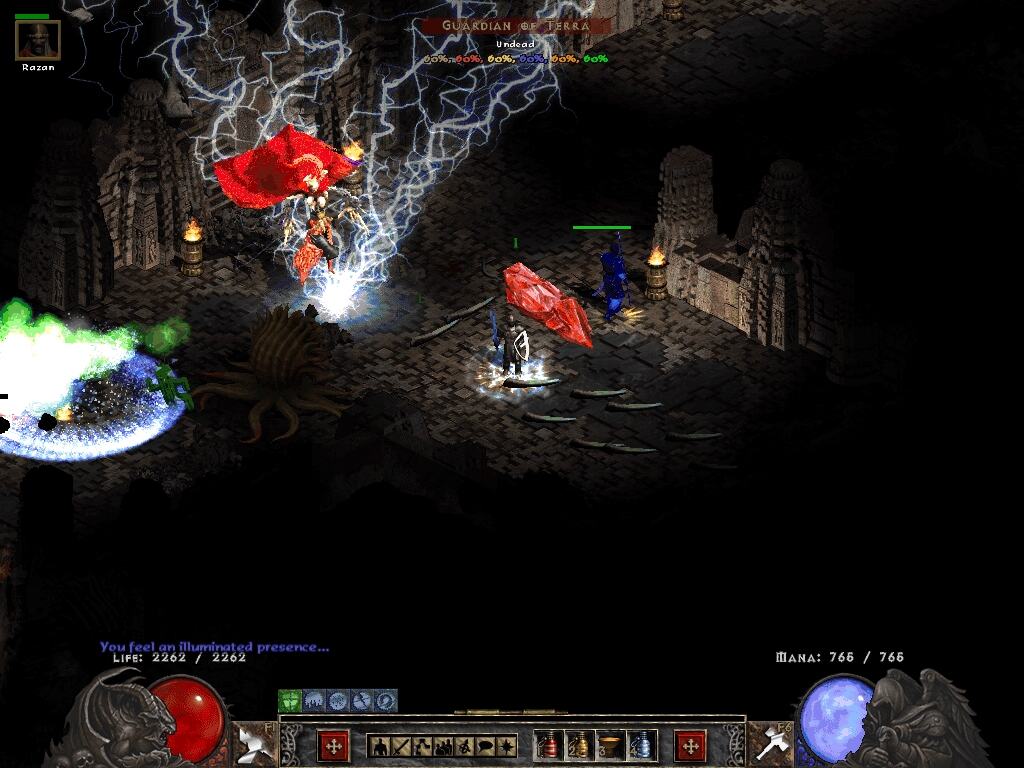Use the red potion in belt slot 1
This screenshot has width=1024, height=768.
549,746
